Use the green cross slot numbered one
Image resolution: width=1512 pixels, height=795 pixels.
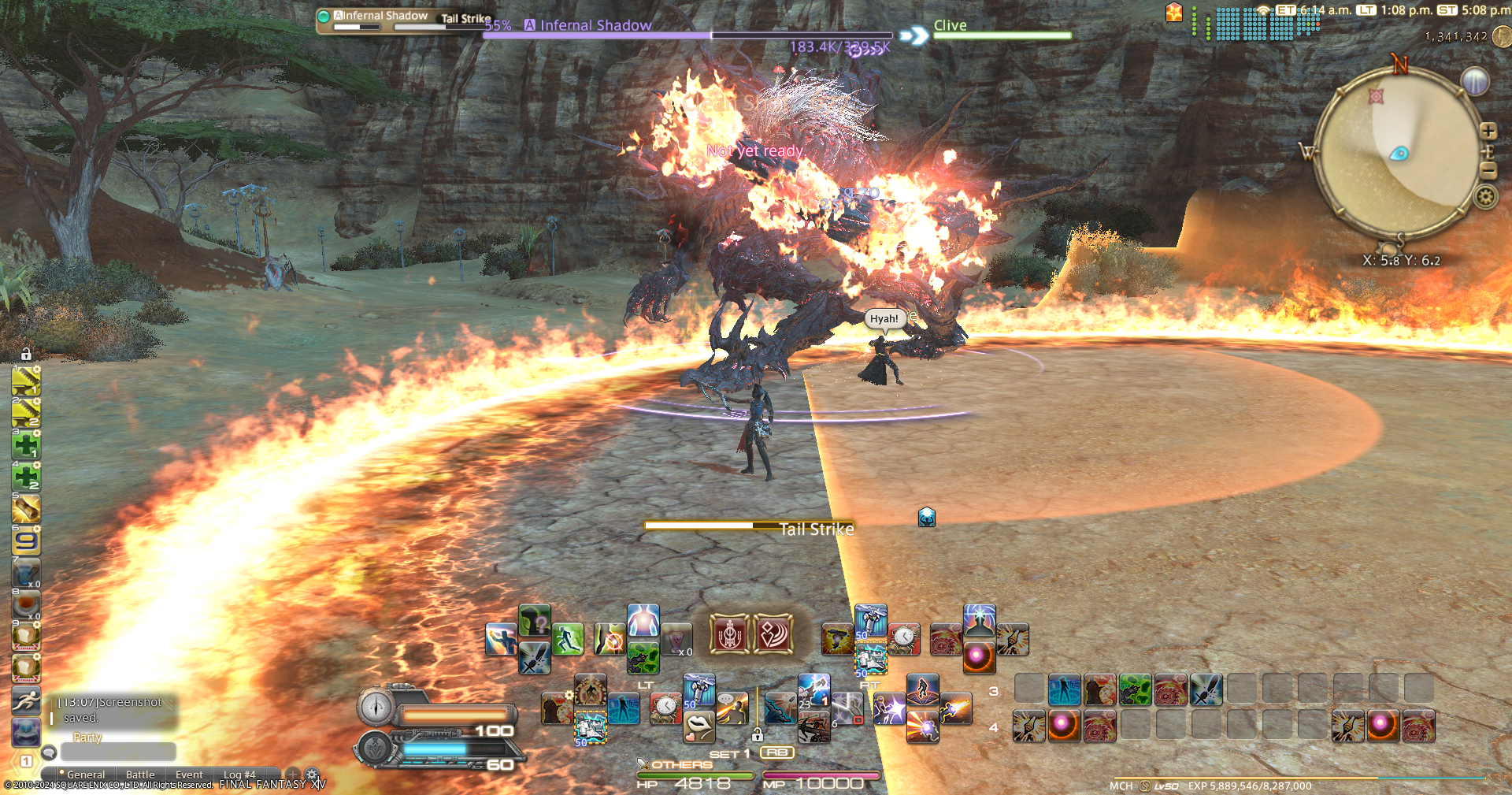26,445
